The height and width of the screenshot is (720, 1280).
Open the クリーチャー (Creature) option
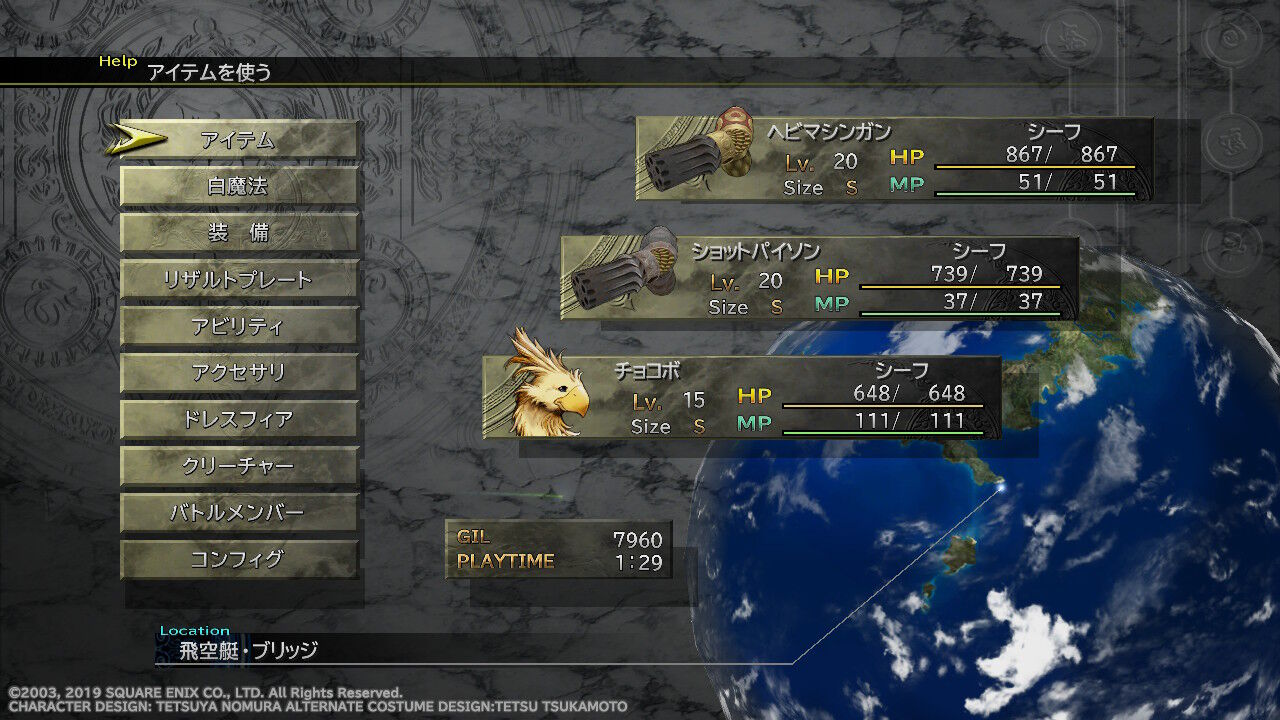pos(238,466)
